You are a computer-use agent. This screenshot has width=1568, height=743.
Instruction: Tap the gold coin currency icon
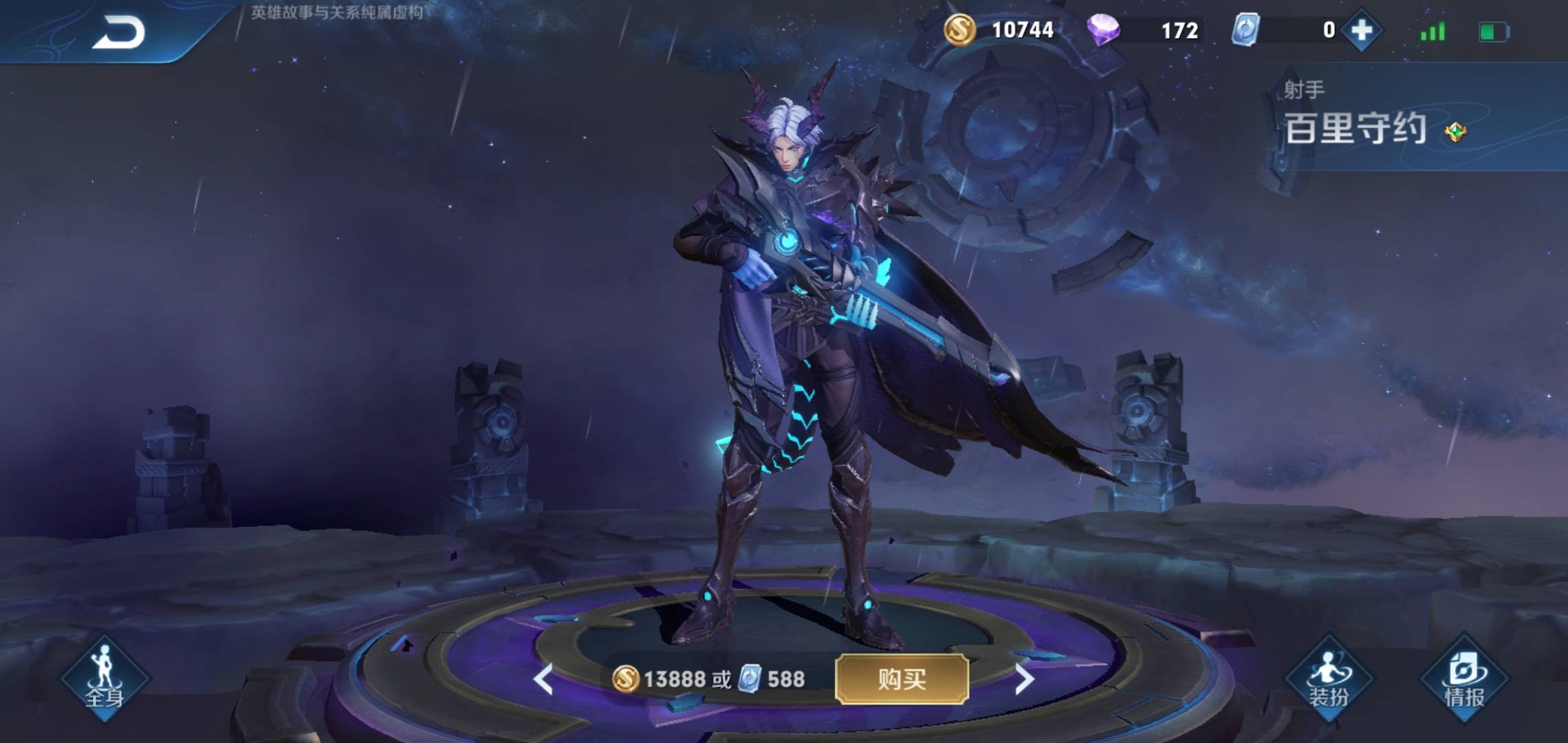pyautogui.click(x=959, y=30)
